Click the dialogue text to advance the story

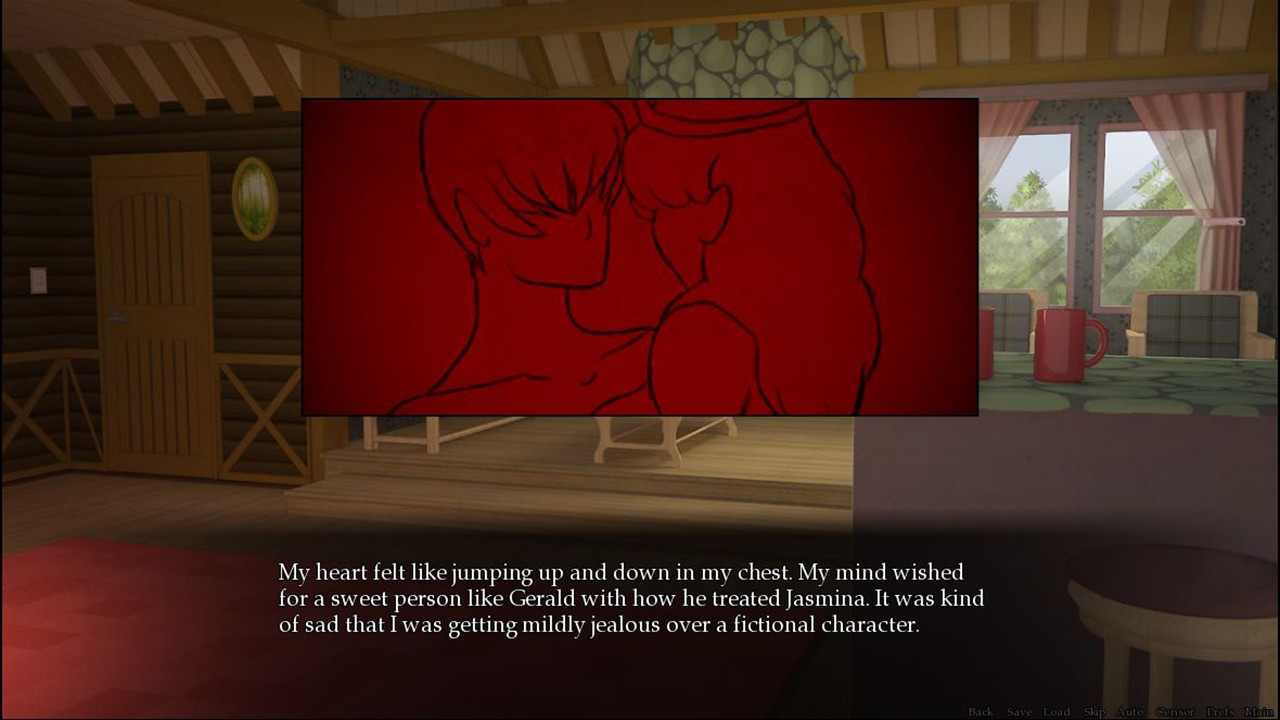(630, 598)
